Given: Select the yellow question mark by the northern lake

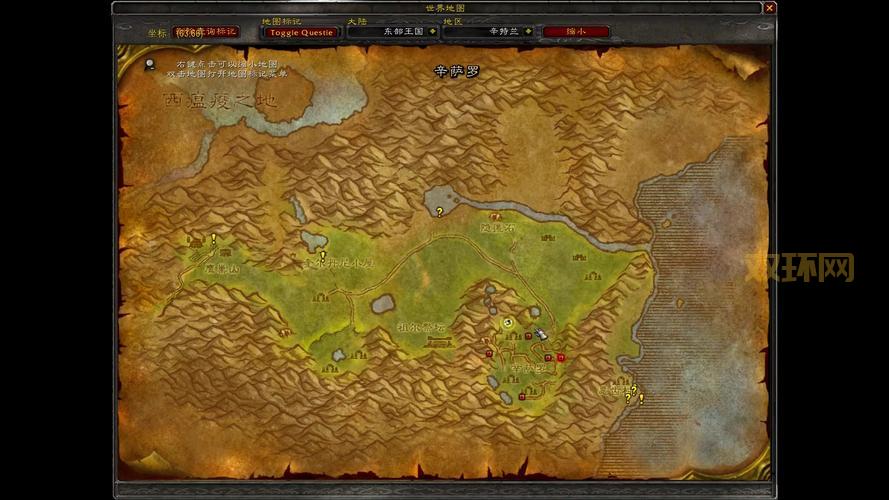Looking at the screenshot, I should click(x=439, y=212).
